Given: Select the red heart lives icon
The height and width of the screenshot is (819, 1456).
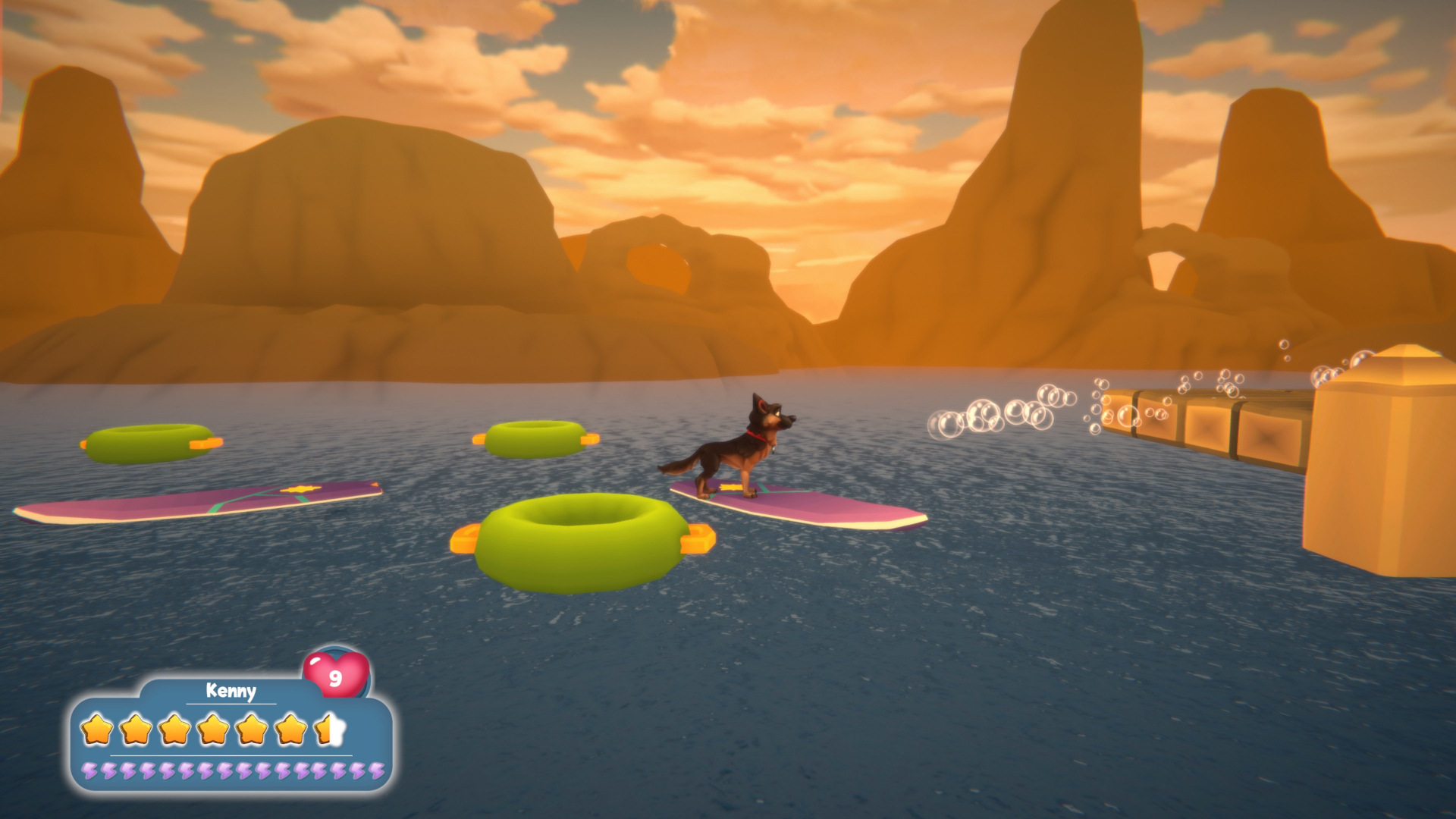Looking at the screenshot, I should (336, 674).
